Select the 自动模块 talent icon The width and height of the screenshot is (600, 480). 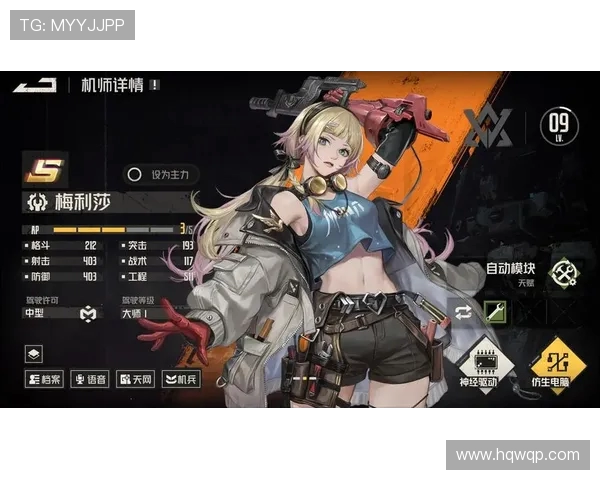pos(563,272)
